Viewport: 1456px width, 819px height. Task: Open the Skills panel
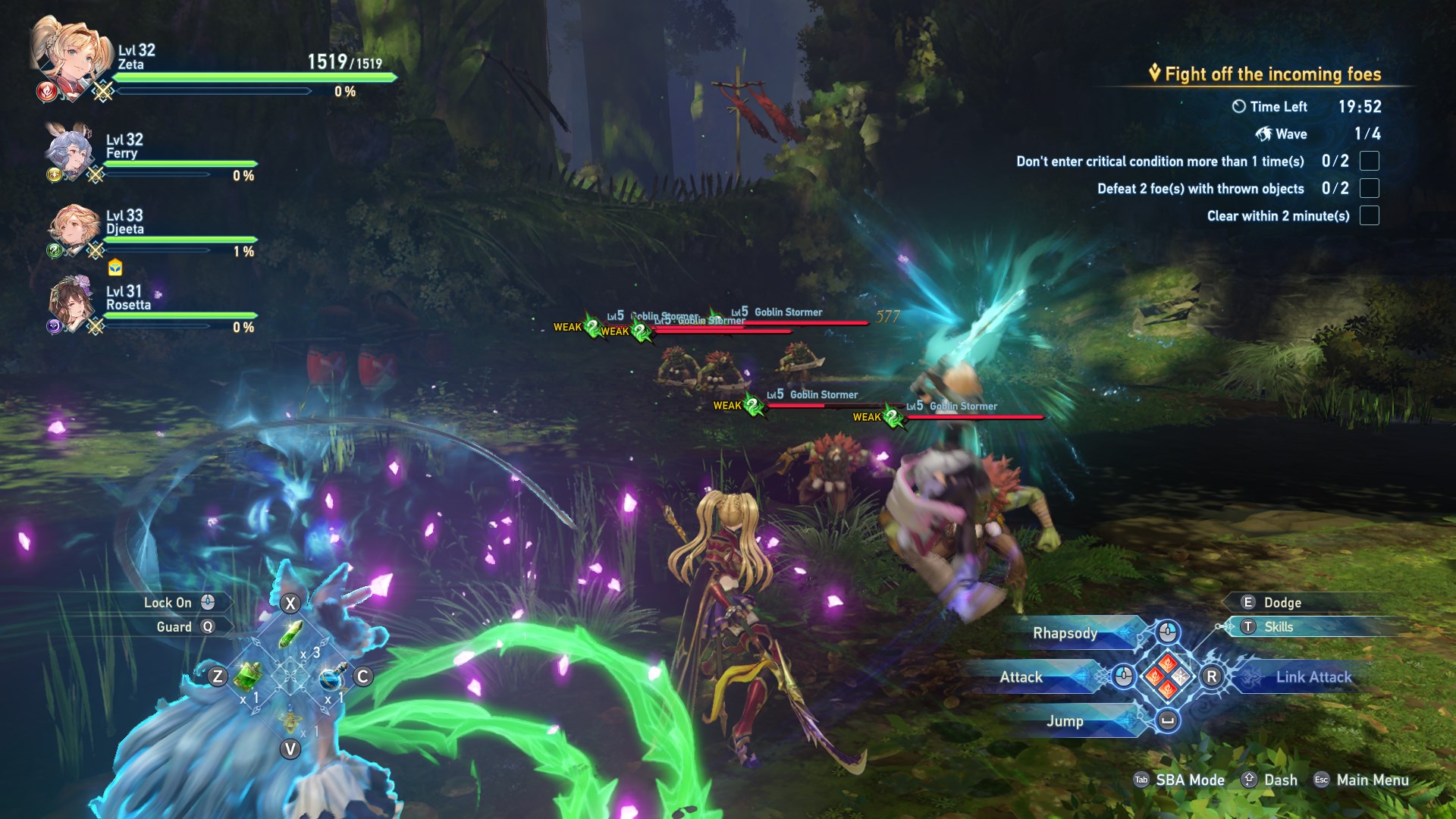(1278, 627)
